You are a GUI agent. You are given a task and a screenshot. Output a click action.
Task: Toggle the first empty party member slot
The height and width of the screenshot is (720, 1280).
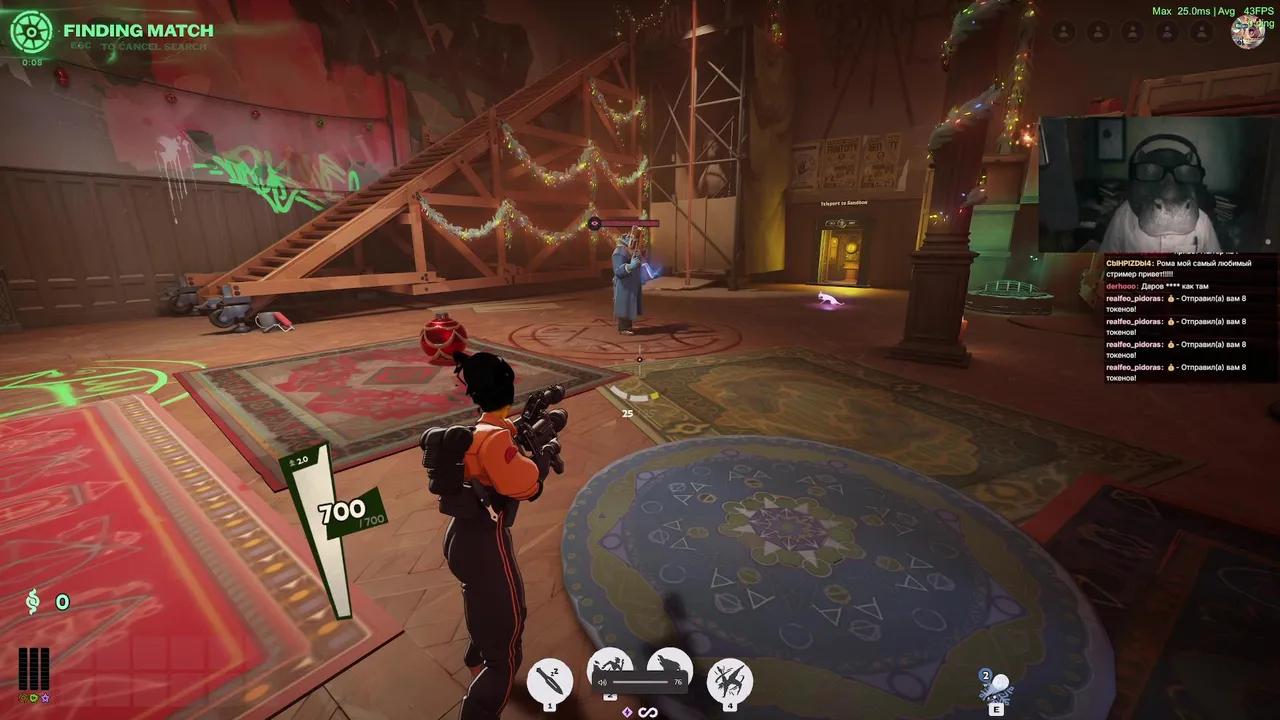(x=1062, y=32)
